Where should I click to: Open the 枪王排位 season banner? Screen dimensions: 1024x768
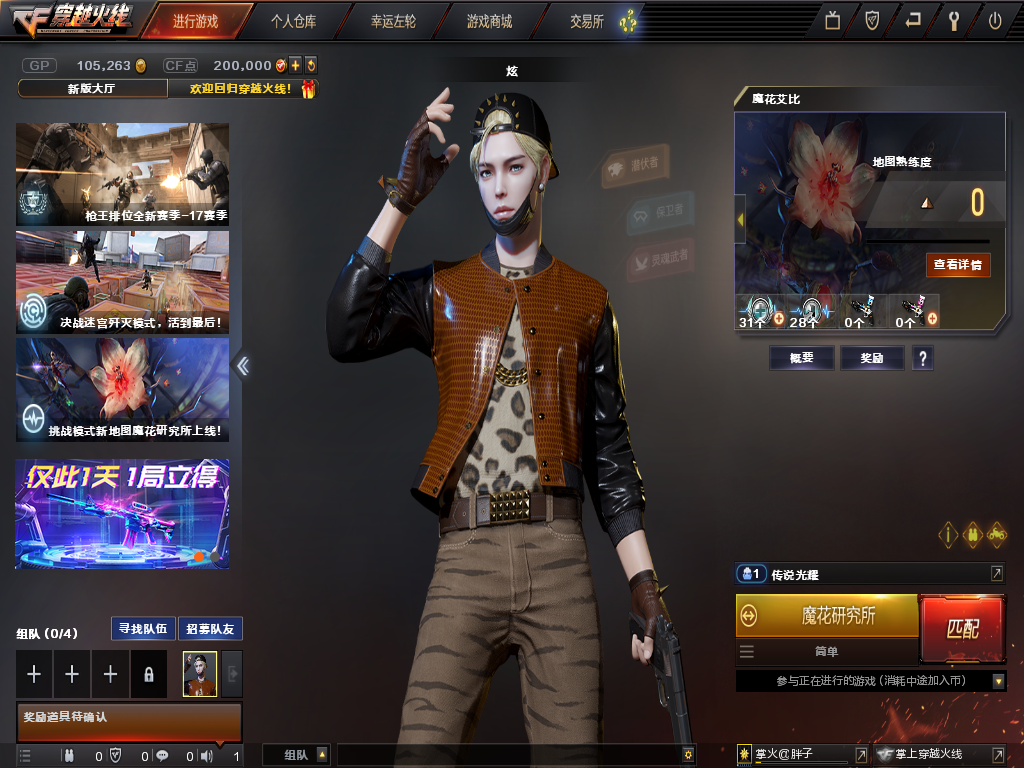(122, 174)
